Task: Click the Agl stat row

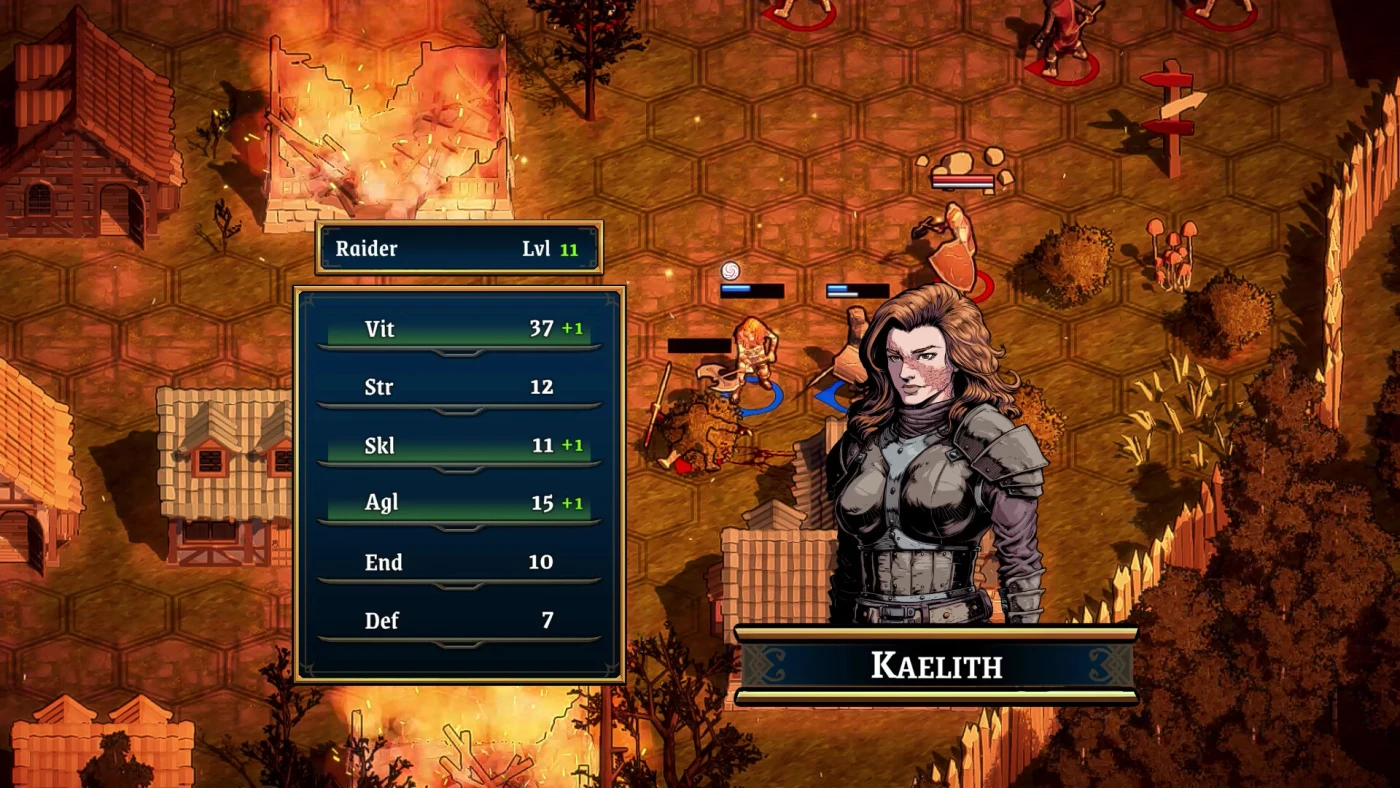Action: pos(459,503)
